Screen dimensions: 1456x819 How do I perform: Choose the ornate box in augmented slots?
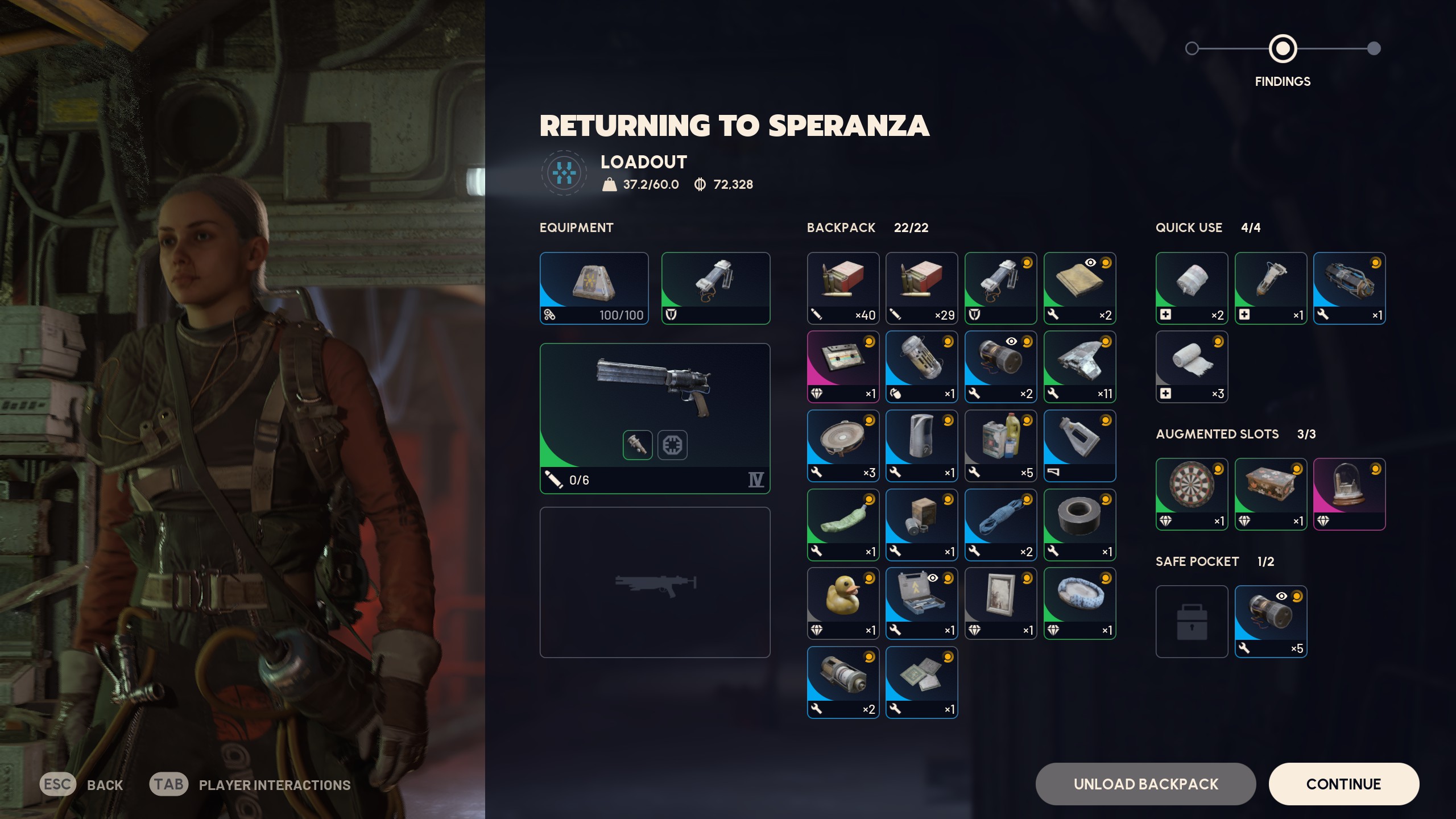[1271, 494]
